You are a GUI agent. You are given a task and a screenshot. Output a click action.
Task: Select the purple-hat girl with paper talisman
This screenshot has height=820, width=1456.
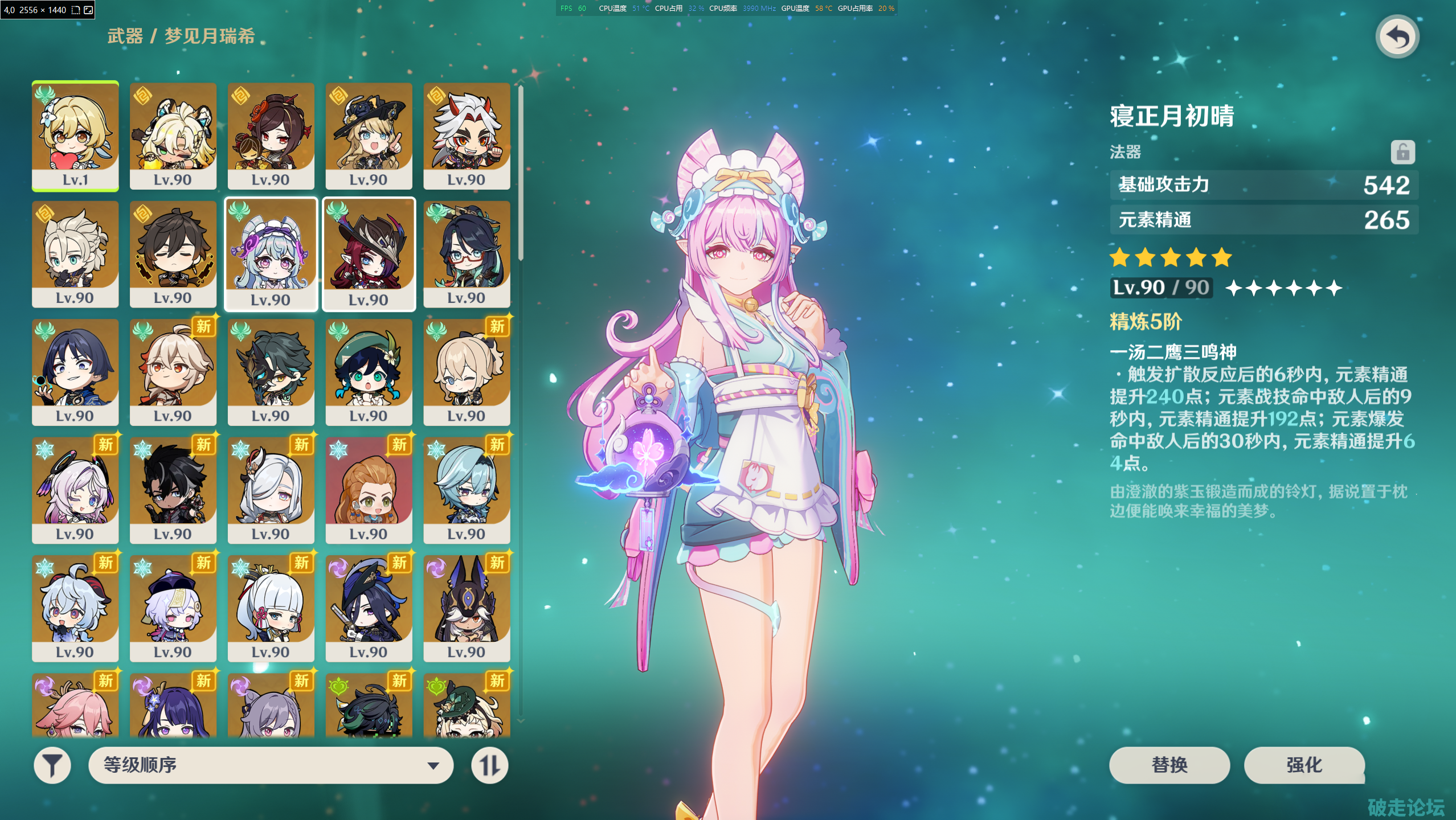[173, 608]
